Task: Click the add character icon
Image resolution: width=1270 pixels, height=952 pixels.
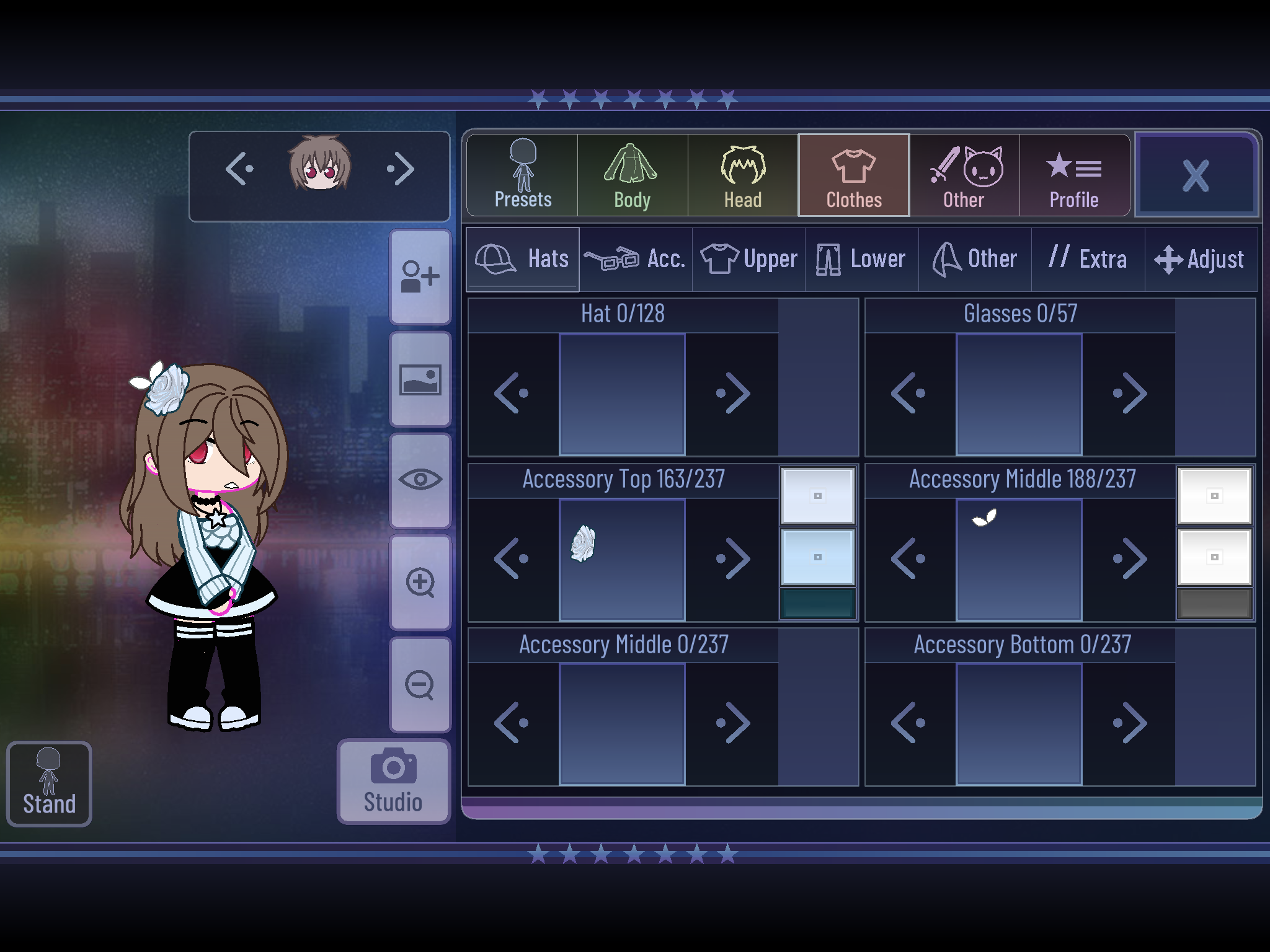Action: tap(420, 277)
